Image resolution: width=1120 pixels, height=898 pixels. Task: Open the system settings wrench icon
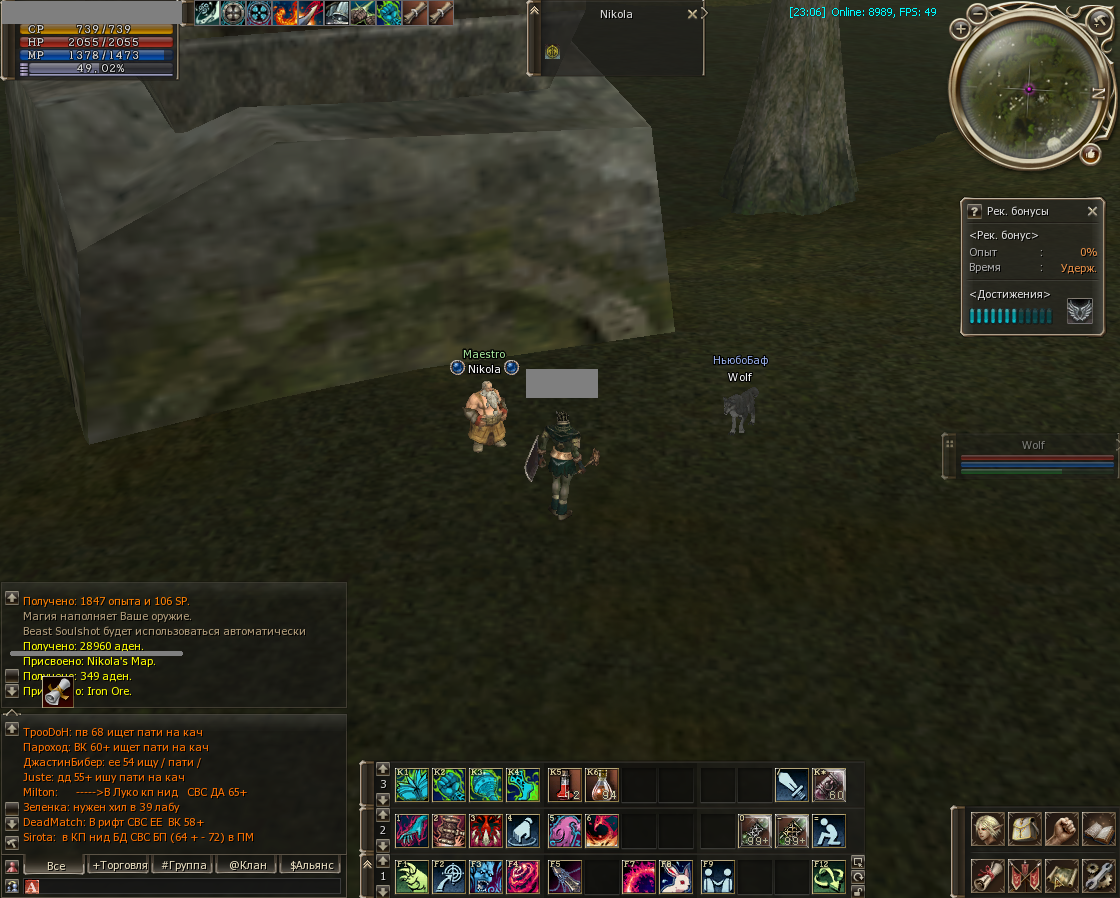[1098, 876]
